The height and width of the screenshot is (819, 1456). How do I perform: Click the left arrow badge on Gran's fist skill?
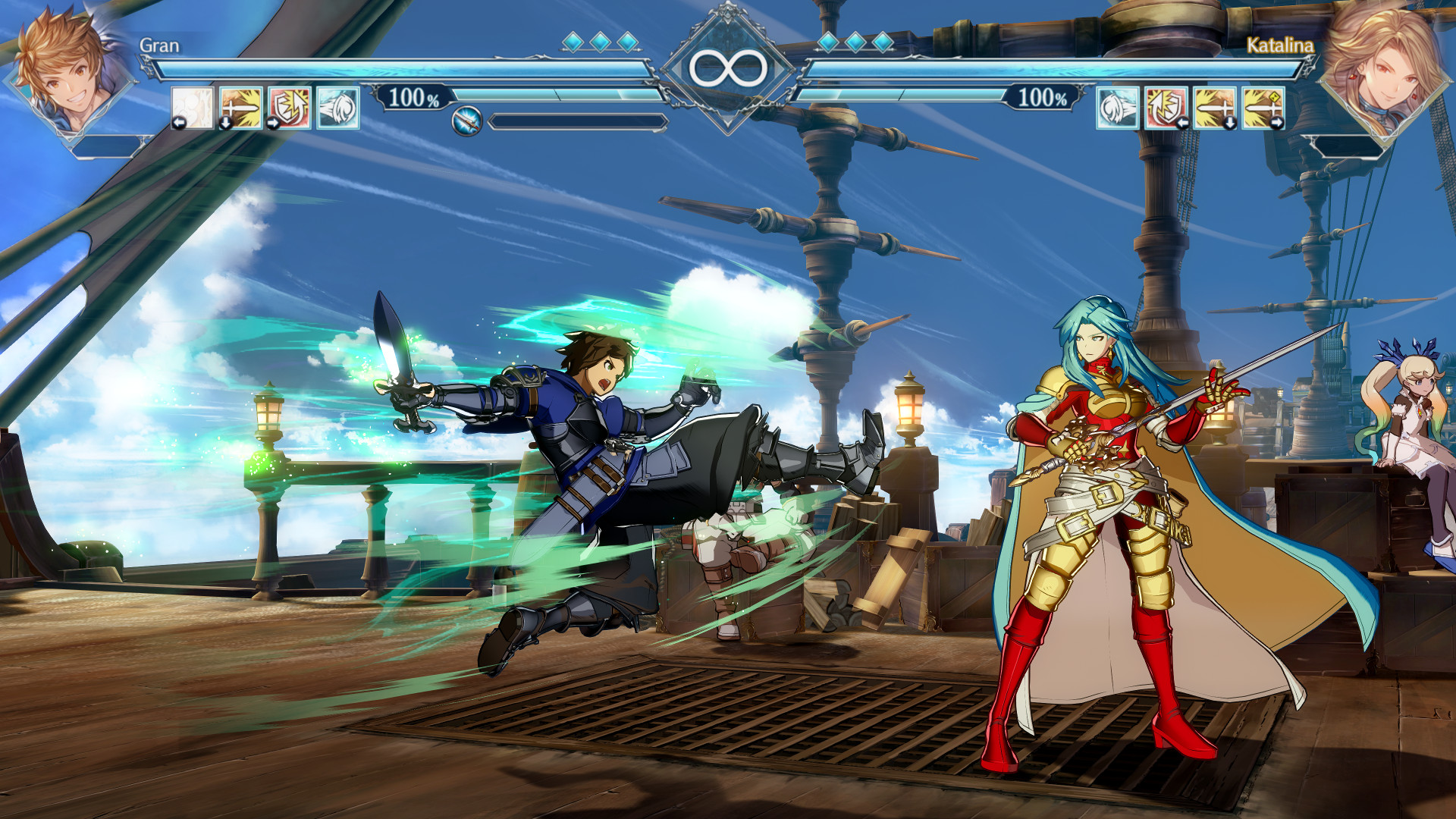click(179, 124)
